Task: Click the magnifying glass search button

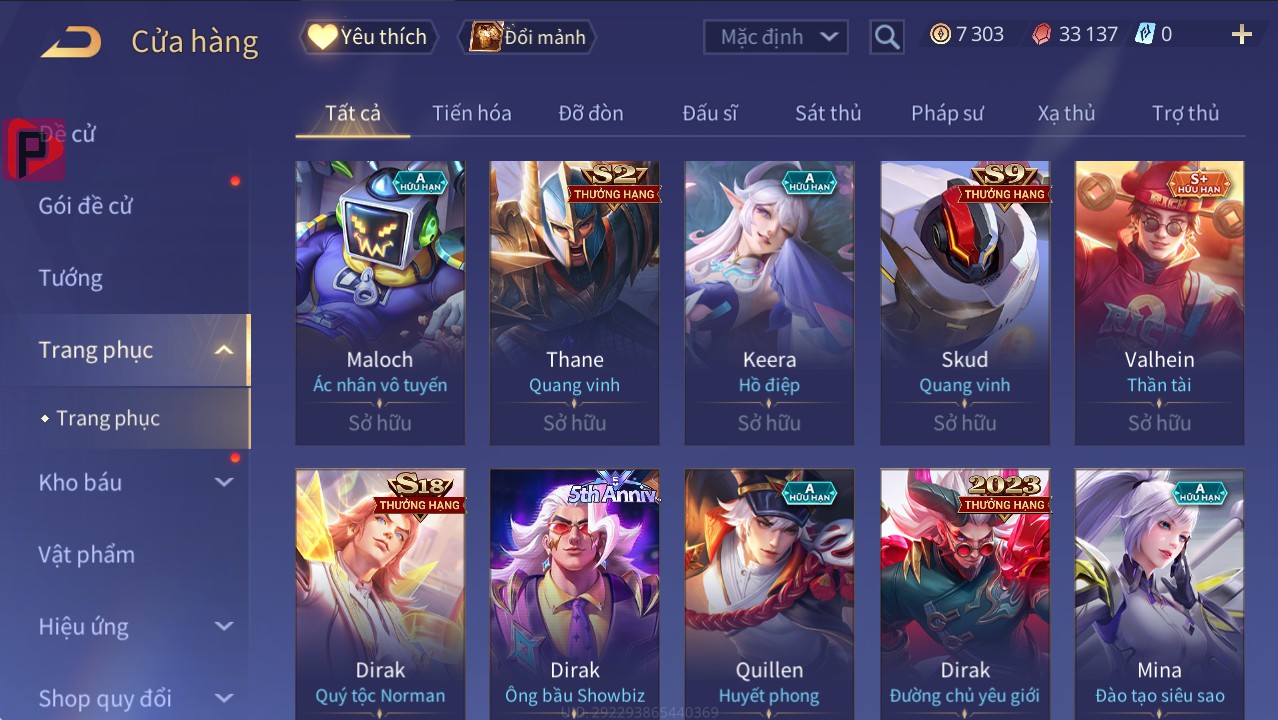Action: pos(886,38)
